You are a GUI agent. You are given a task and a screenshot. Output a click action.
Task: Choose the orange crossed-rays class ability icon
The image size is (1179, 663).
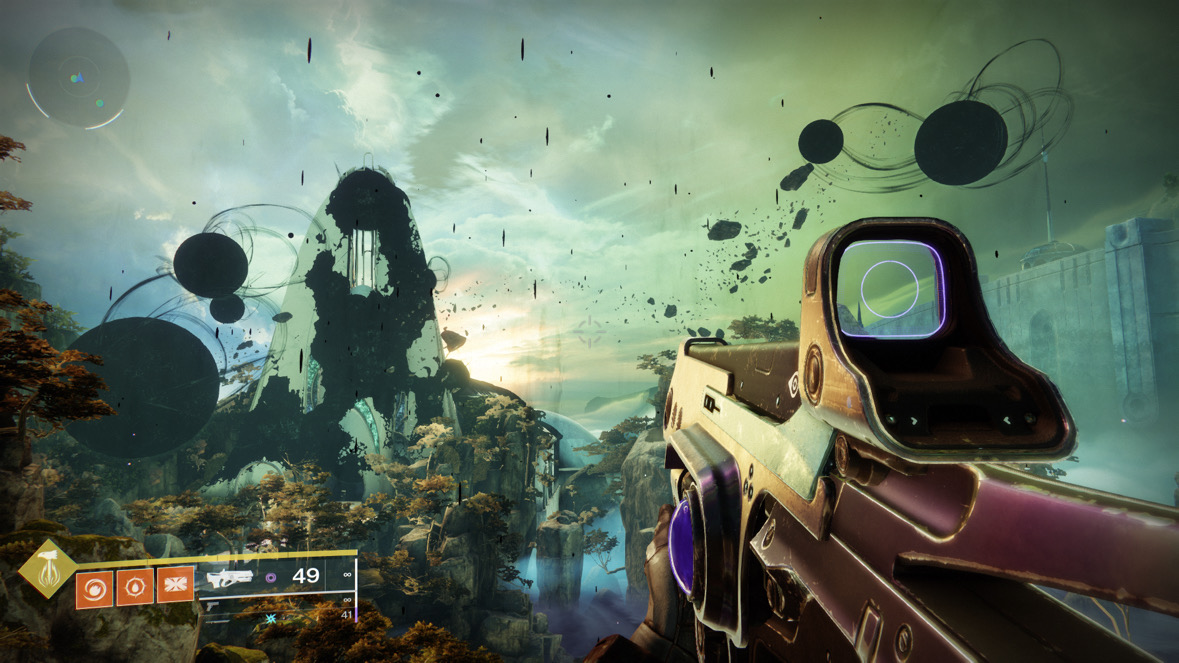pos(175,587)
